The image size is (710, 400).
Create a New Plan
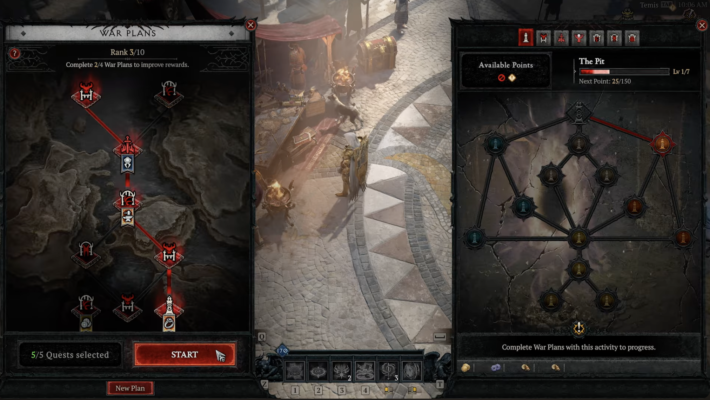130,388
